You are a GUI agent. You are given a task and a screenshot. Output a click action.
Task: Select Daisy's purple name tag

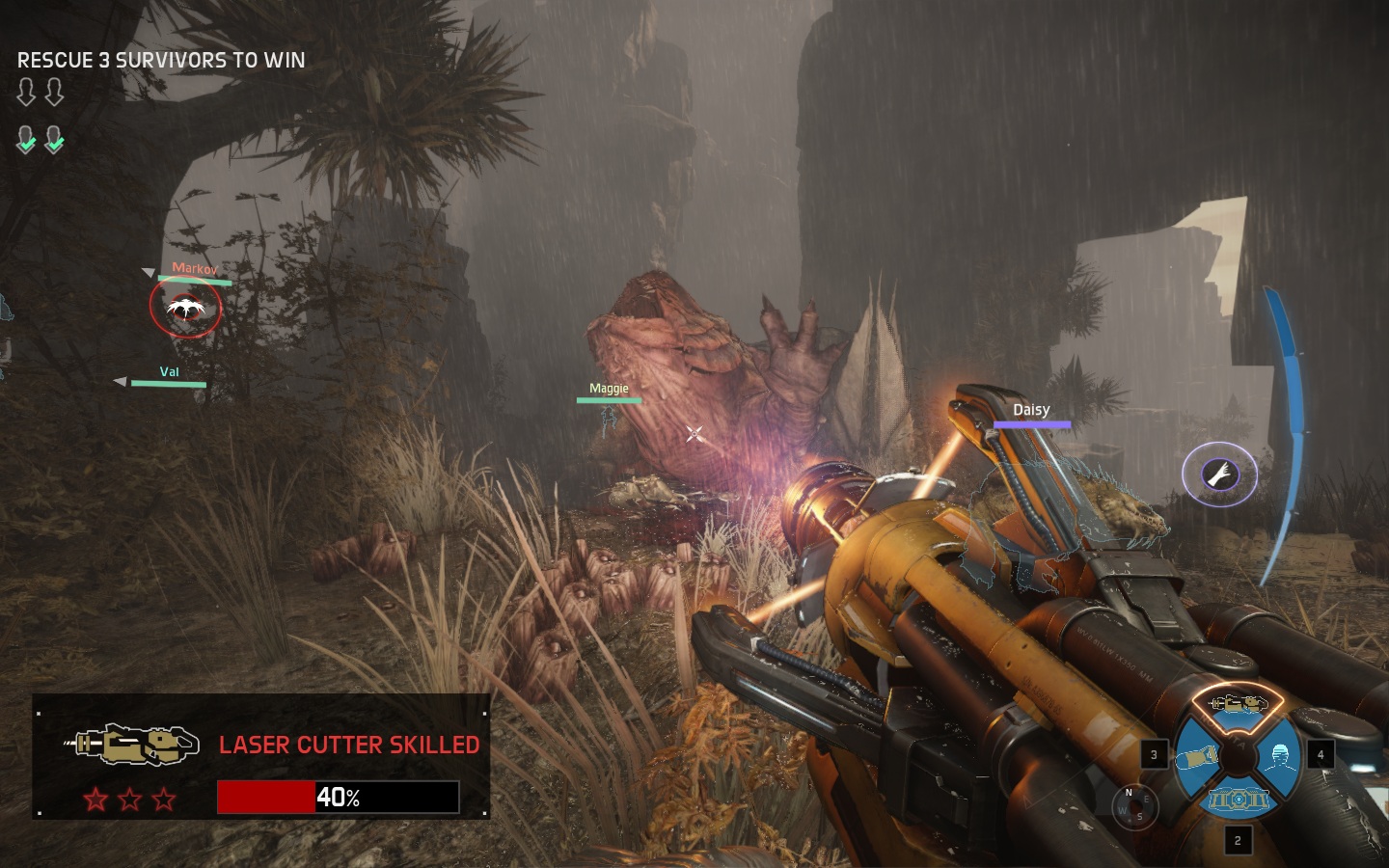[x=1031, y=411]
